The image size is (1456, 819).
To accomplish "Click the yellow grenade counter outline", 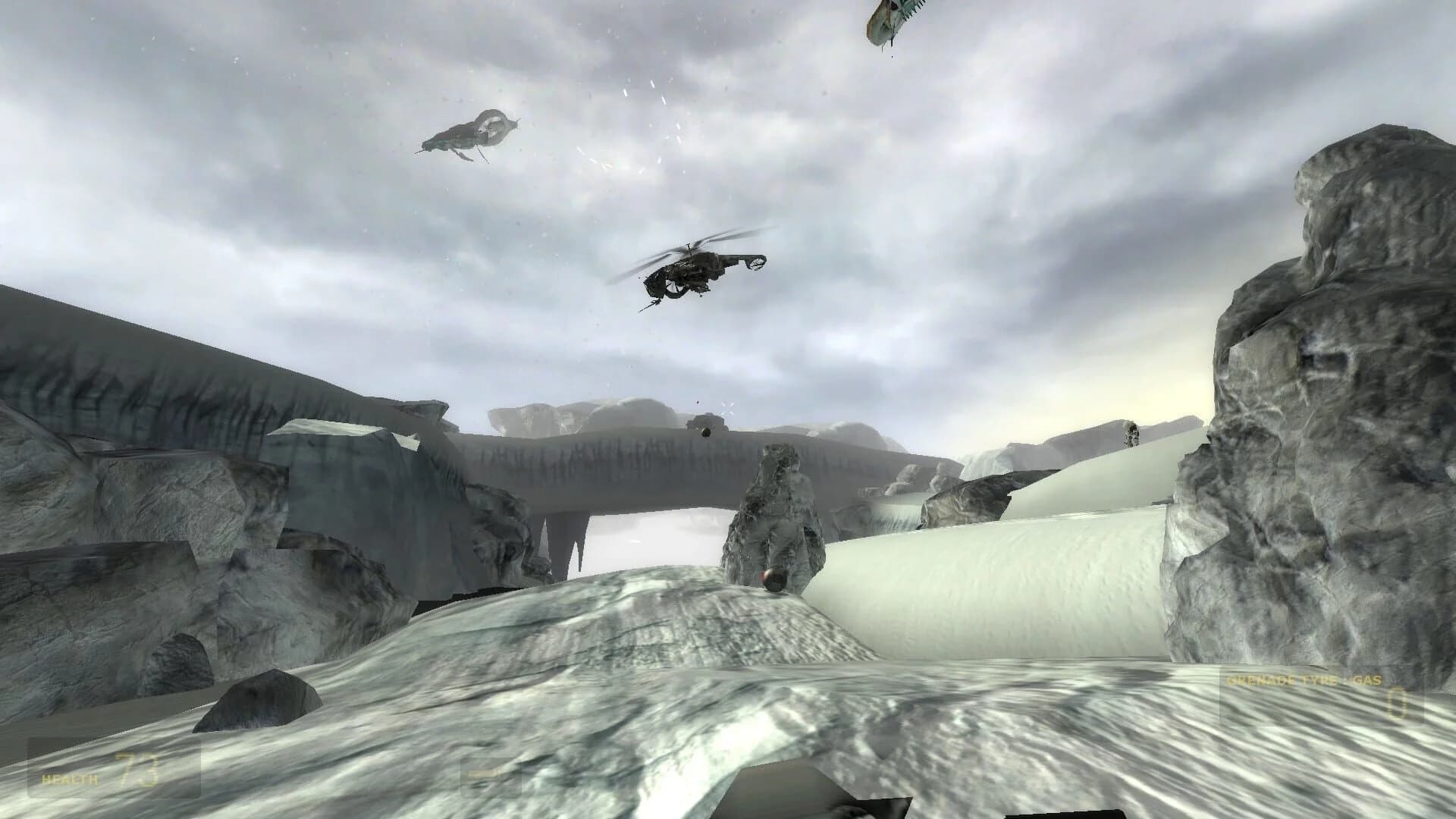I will 1397,704.
